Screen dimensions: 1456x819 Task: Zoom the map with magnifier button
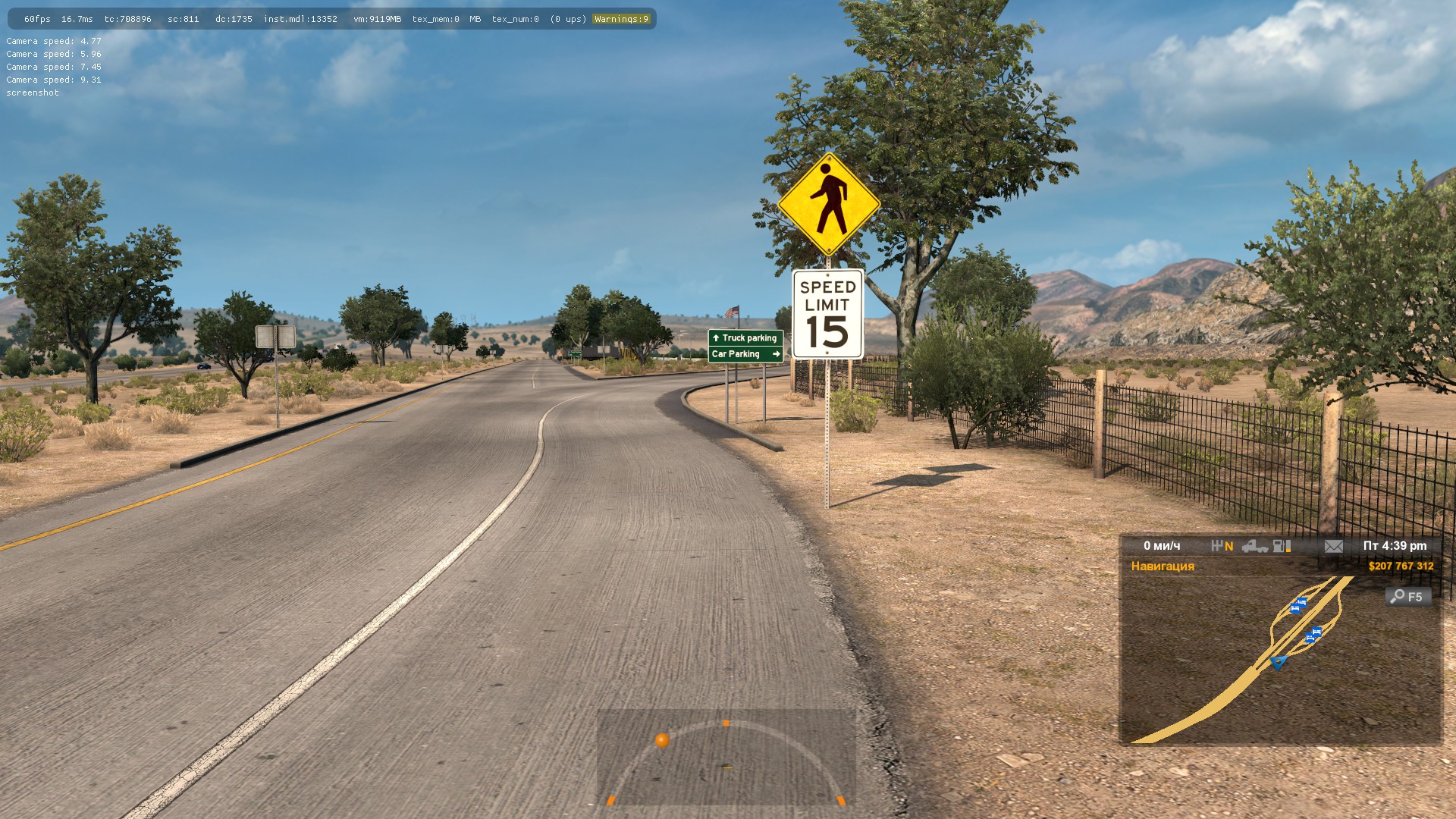(1407, 597)
